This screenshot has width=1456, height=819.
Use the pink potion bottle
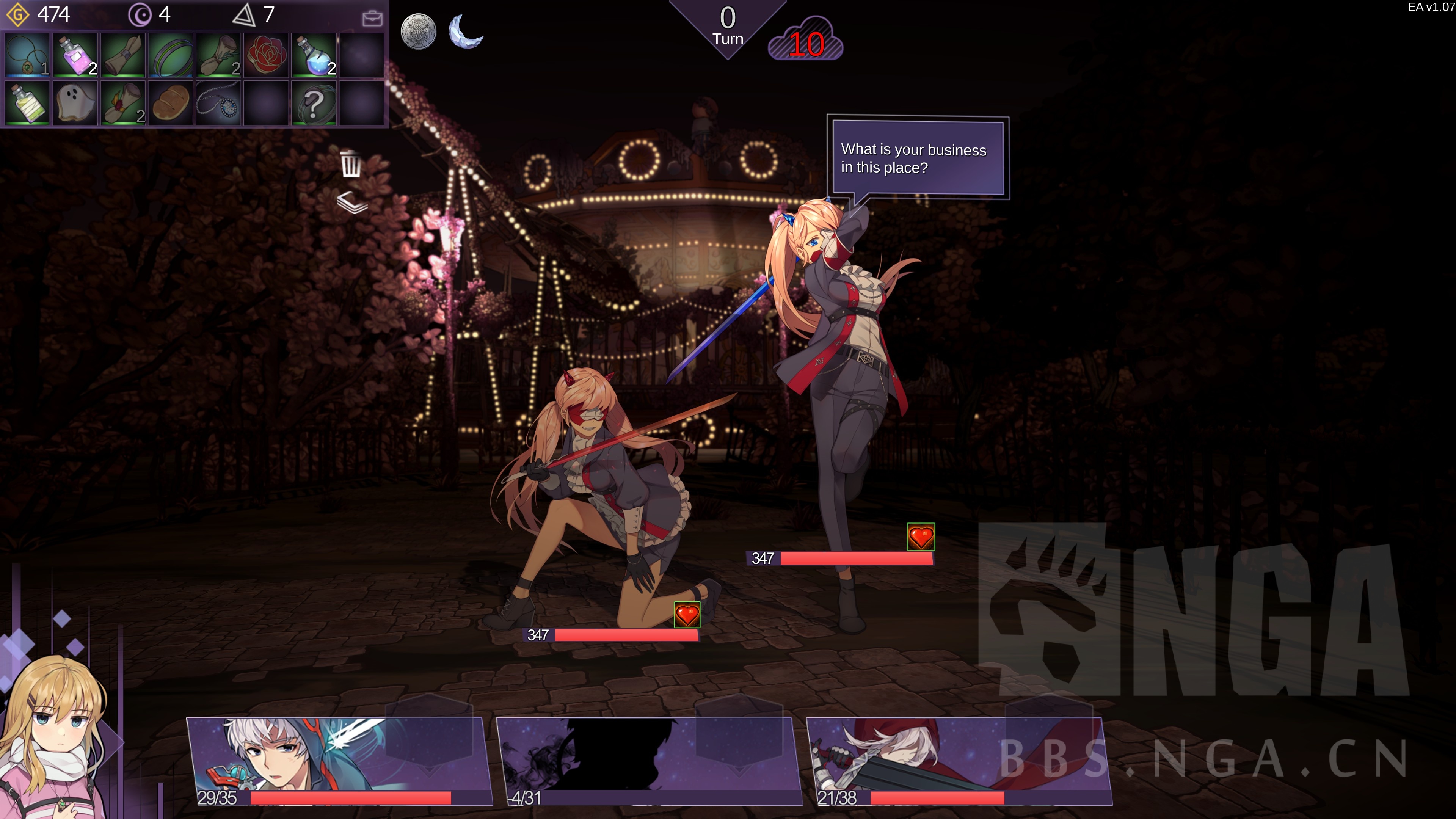(75, 55)
